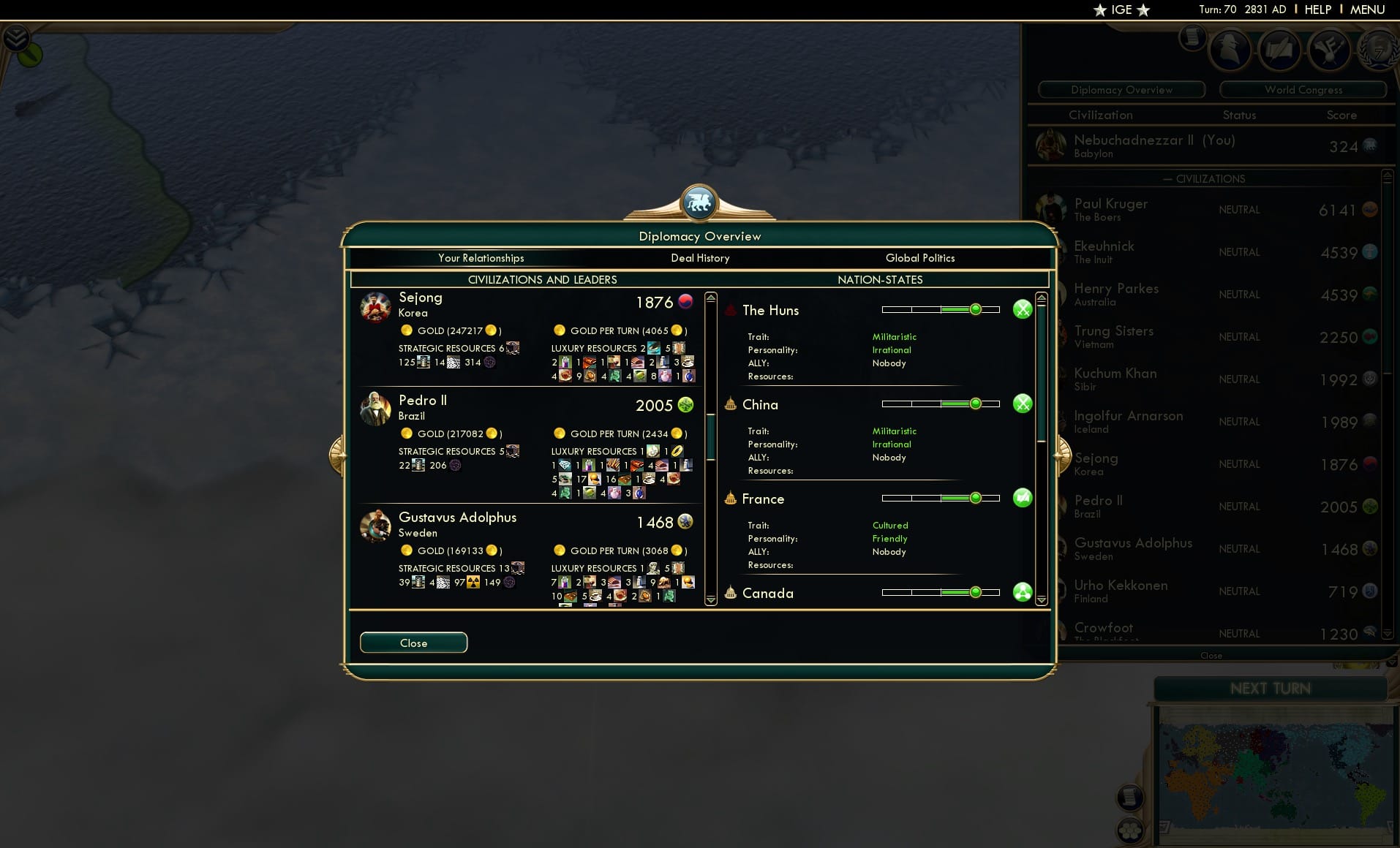Click the crossed swords icon next to China

click(x=1022, y=403)
